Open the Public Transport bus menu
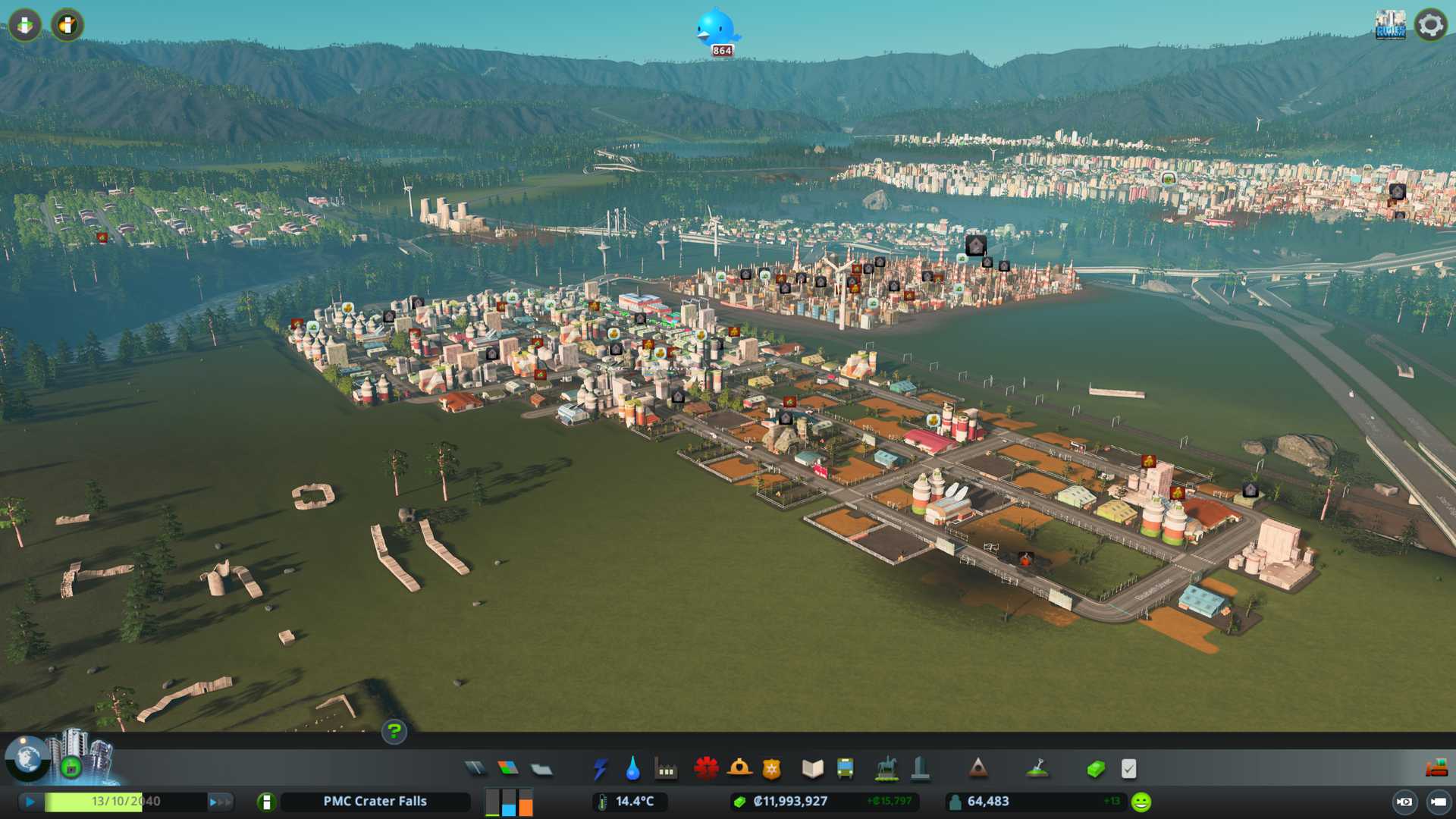 (x=845, y=769)
